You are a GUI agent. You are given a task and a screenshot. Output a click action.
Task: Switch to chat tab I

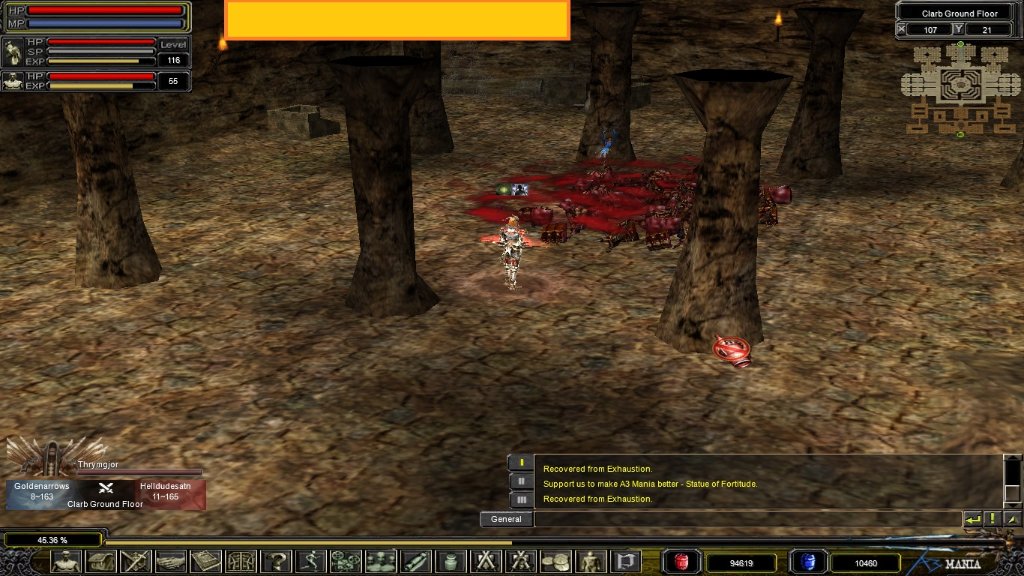521,463
